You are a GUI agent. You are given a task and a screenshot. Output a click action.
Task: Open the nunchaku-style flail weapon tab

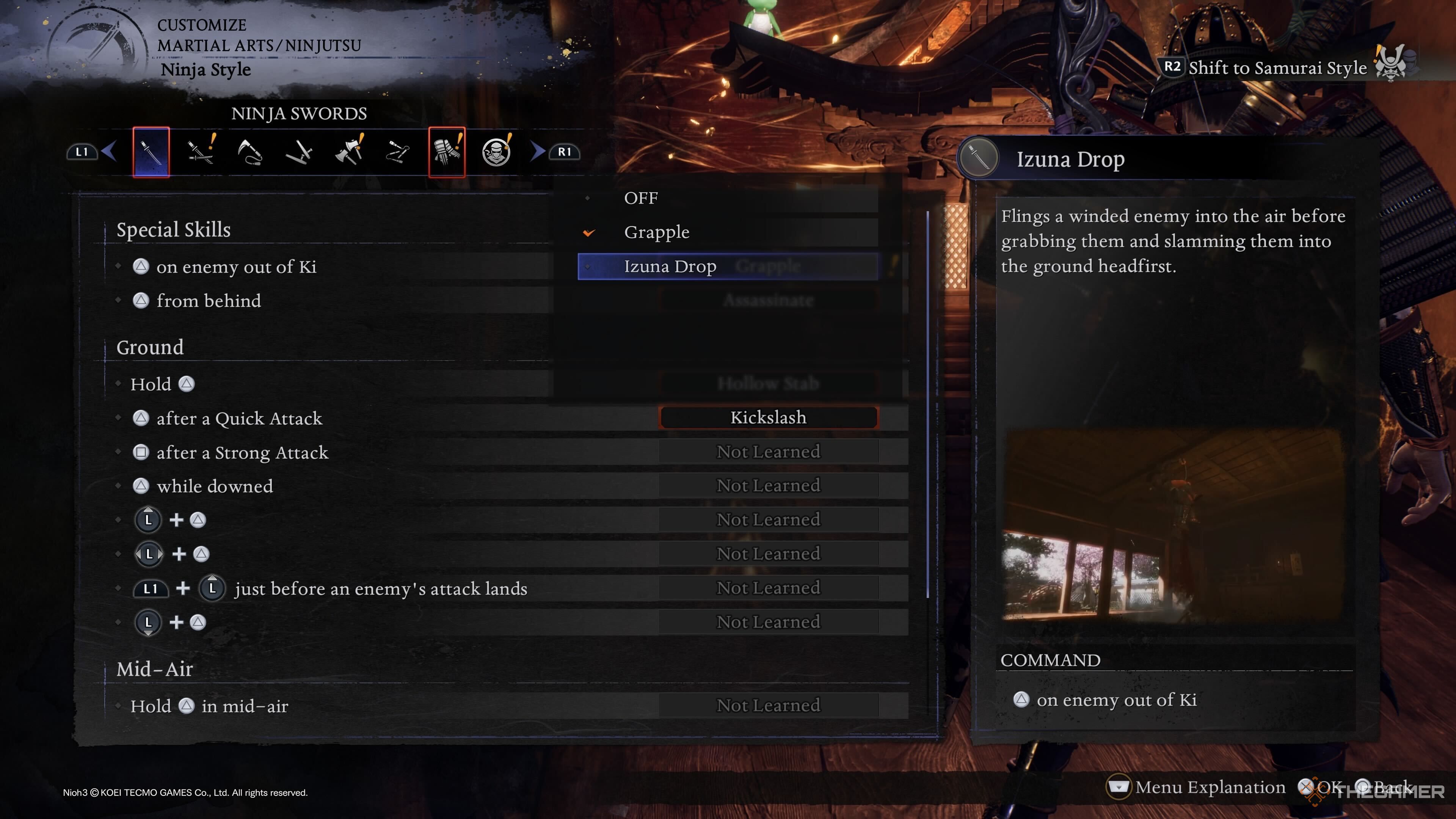[398, 152]
